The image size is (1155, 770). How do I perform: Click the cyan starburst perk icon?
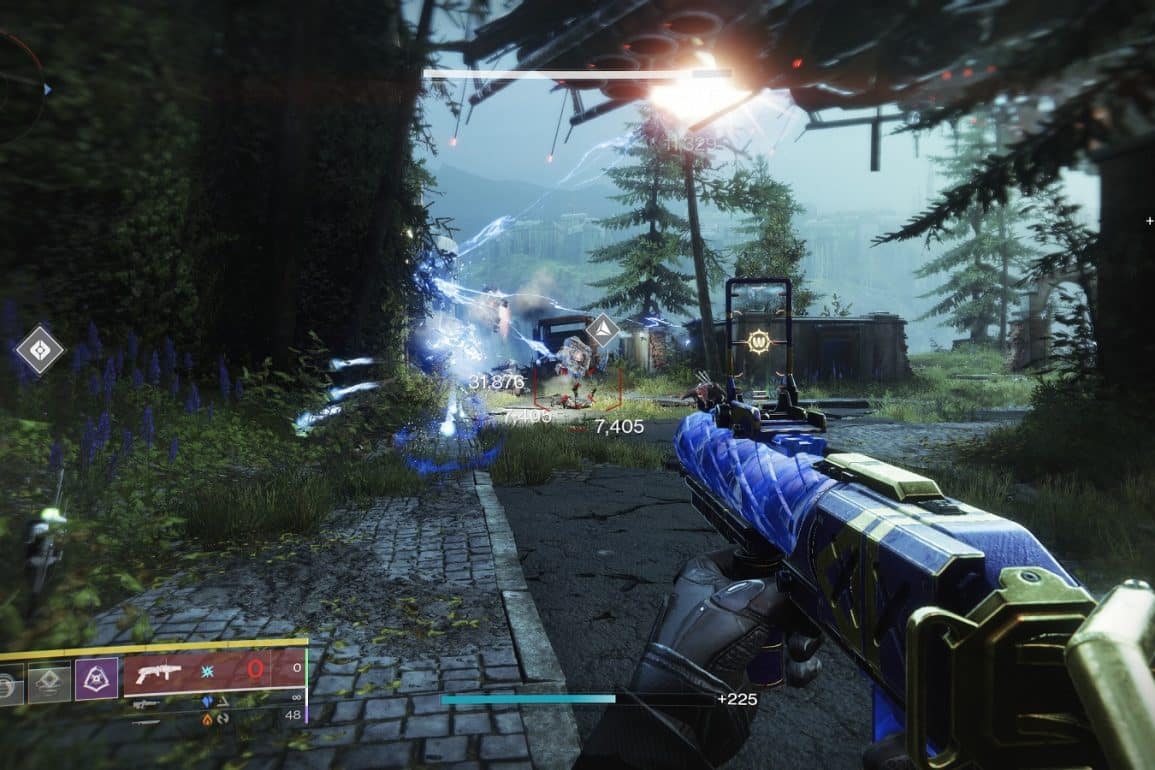(208, 669)
